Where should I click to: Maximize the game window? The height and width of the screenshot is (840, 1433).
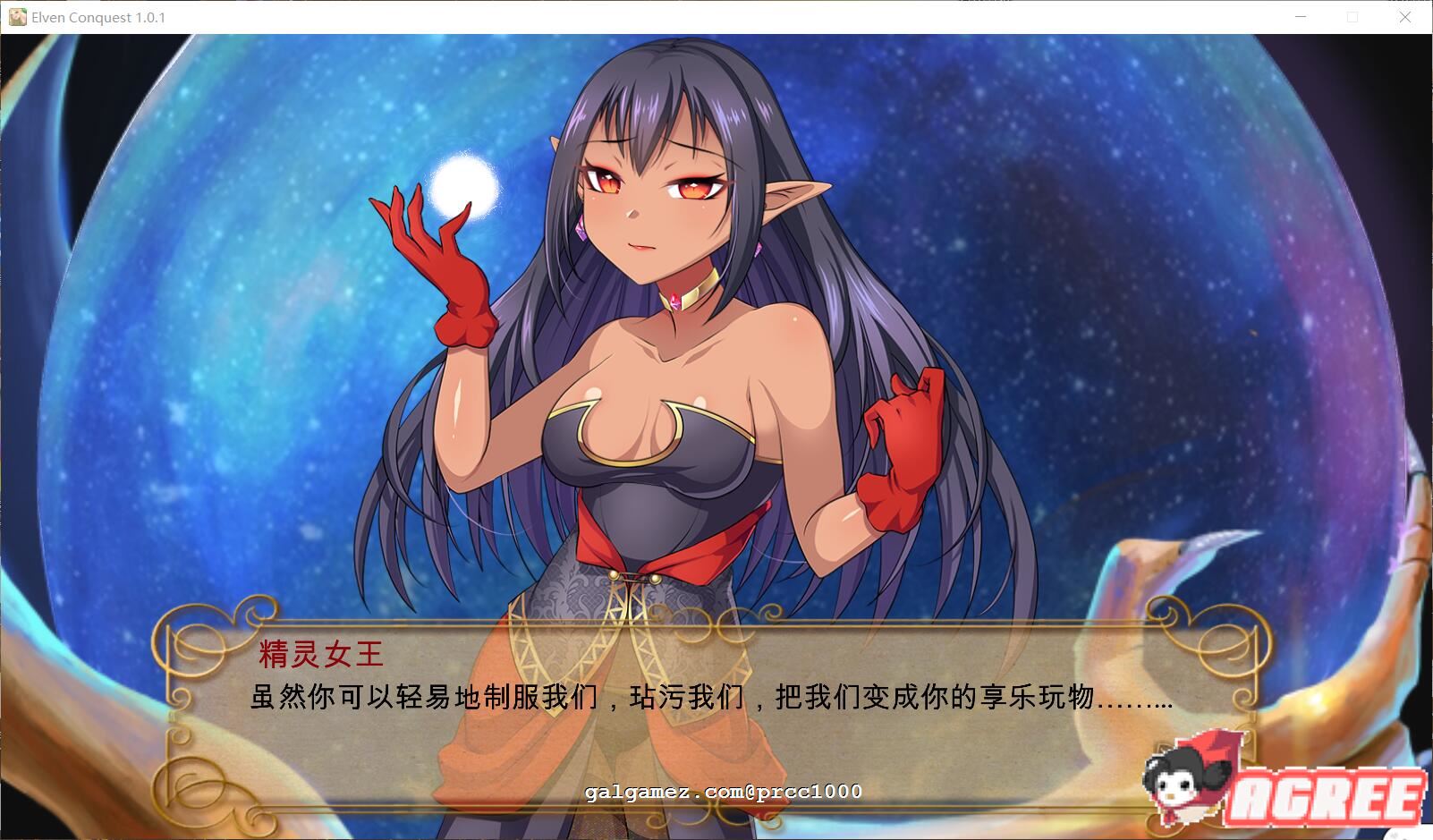pyautogui.click(x=1353, y=16)
